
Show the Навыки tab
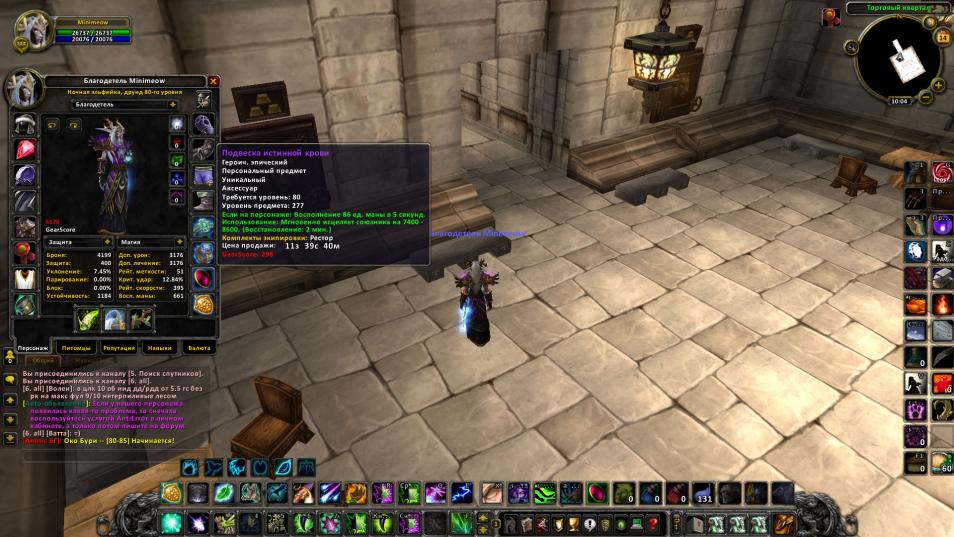tap(159, 348)
